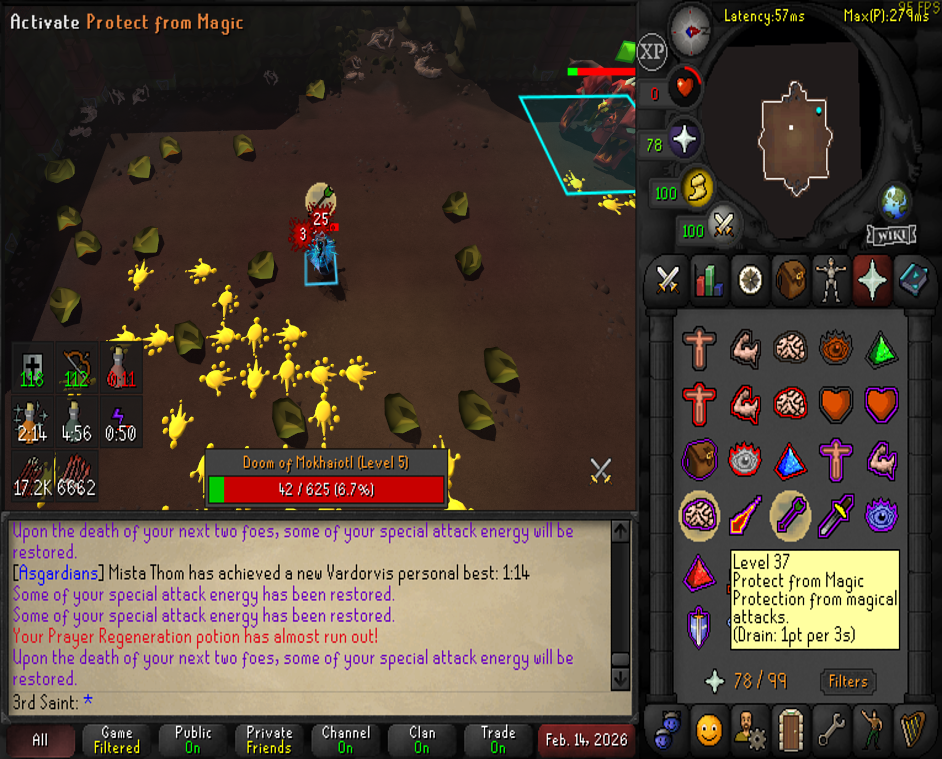This screenshot has height=759, width=942.
Task: Toggle quick prayers on the prayer orb
Action: 684,141
